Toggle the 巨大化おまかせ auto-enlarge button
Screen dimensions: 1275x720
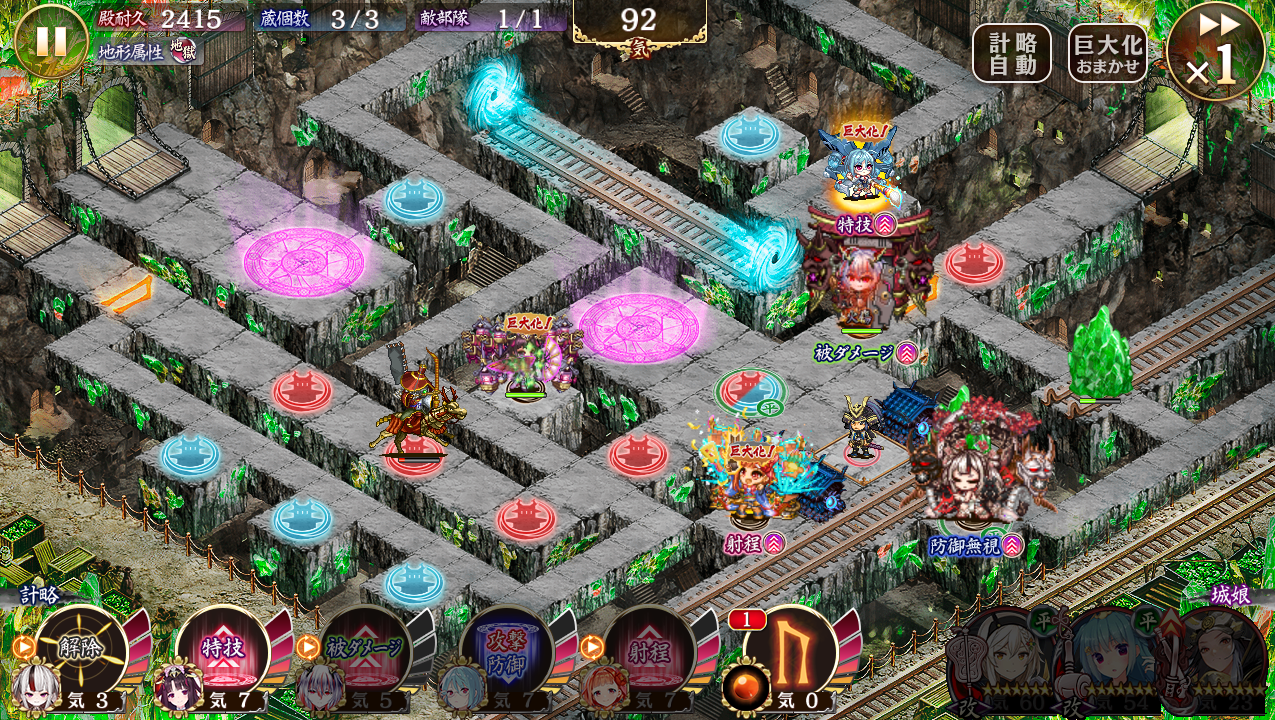(x=1107, y=53)
